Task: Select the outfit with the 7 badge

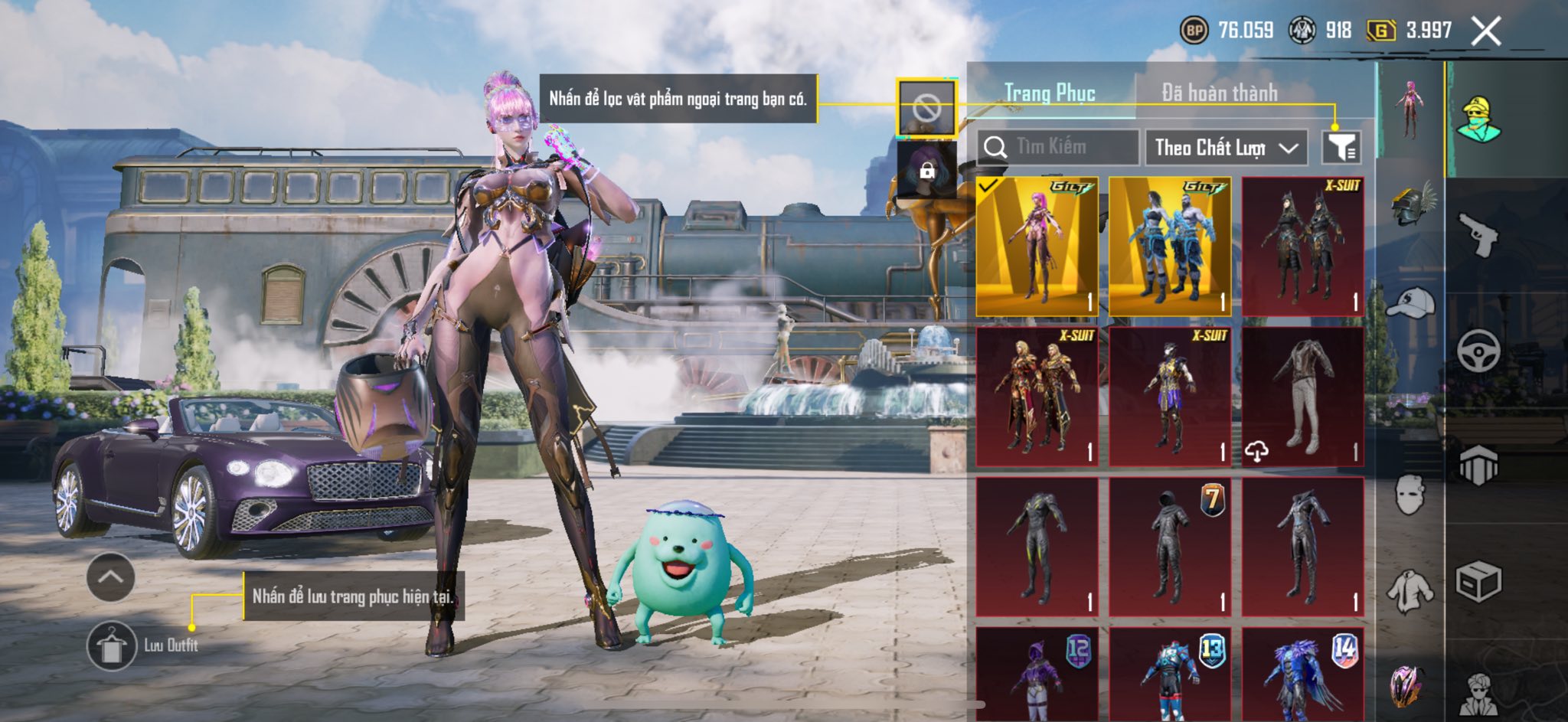Action: point(1170,547)
